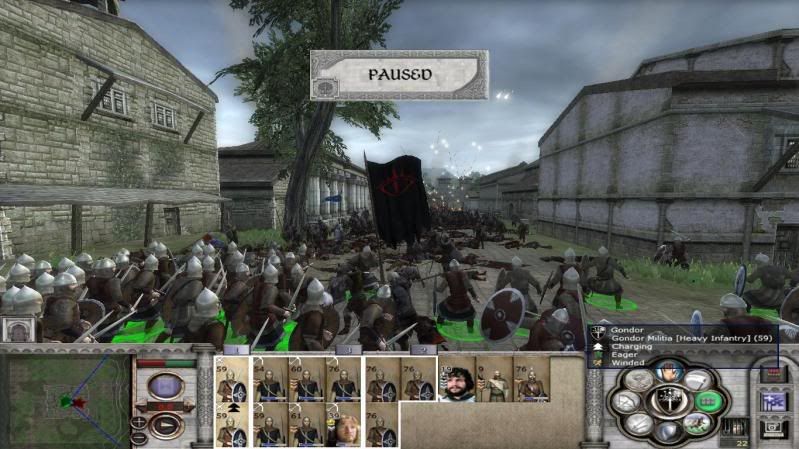Zoom in the minimap with plus button
This screenshot has height=449, width=799.
tap(139, 421)
